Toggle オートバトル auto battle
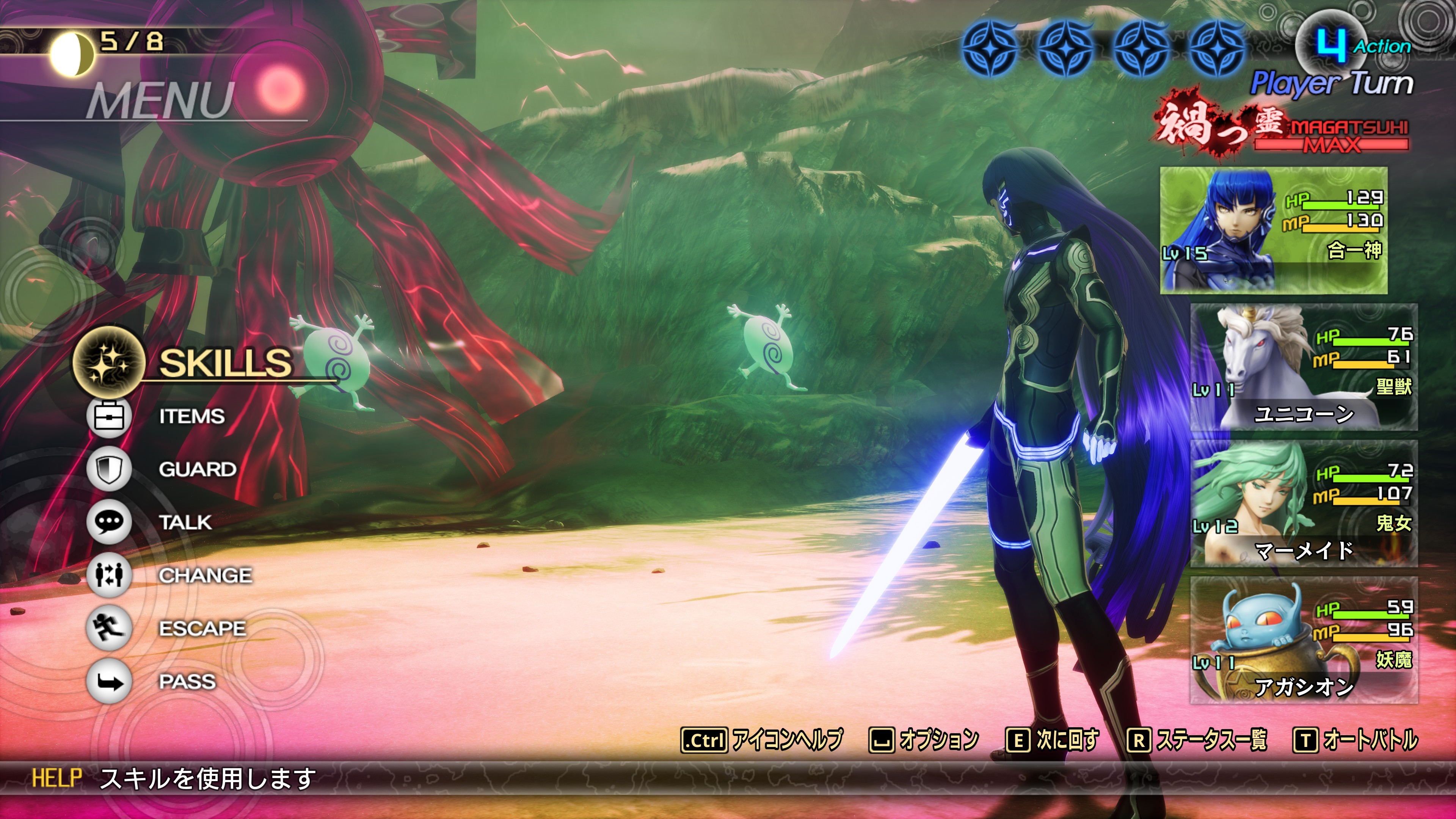1456x819 pixels. tap(1356, 740)
